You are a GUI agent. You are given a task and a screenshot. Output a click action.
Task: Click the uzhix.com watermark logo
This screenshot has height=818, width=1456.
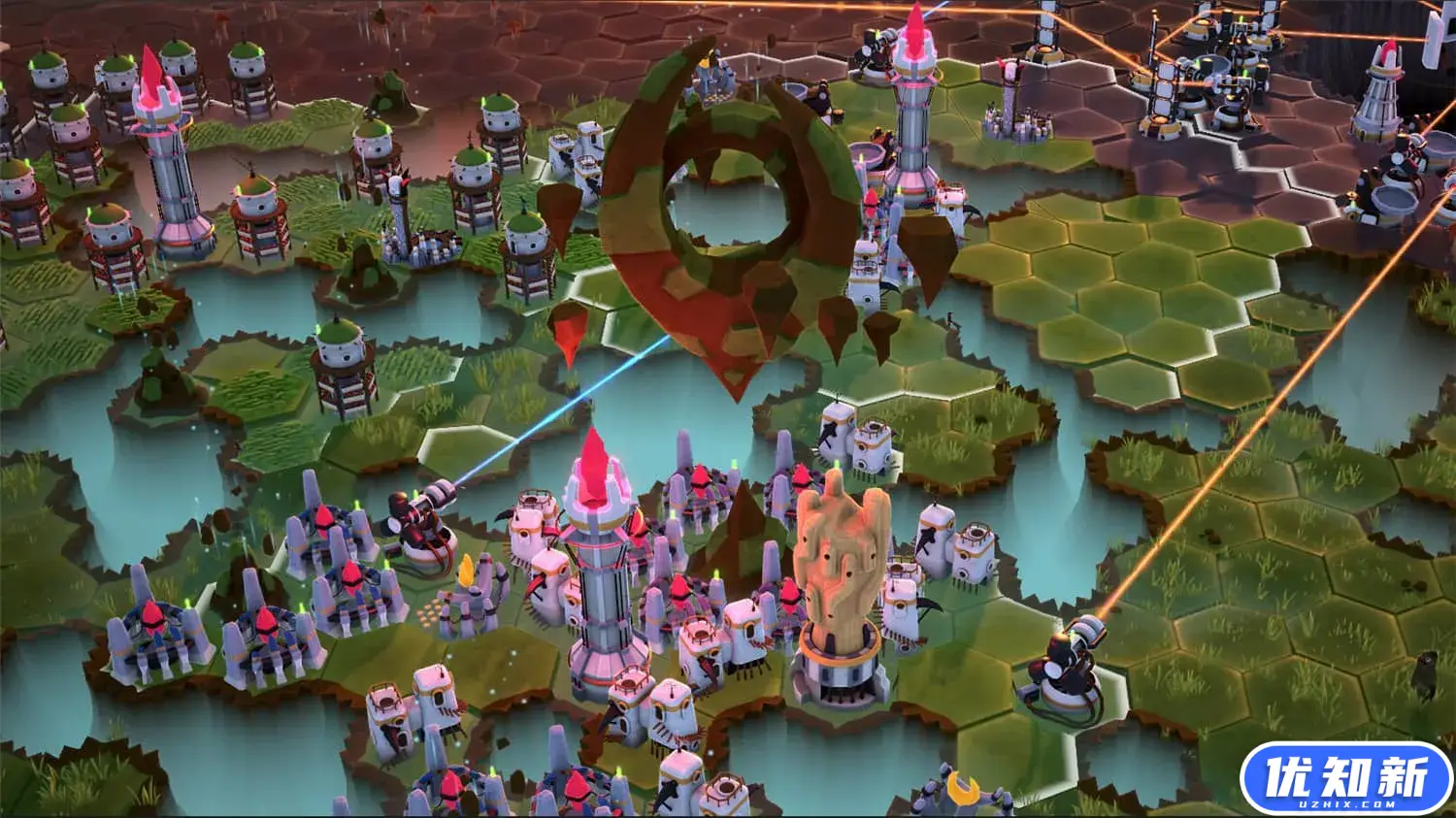tap(1345, 778)
